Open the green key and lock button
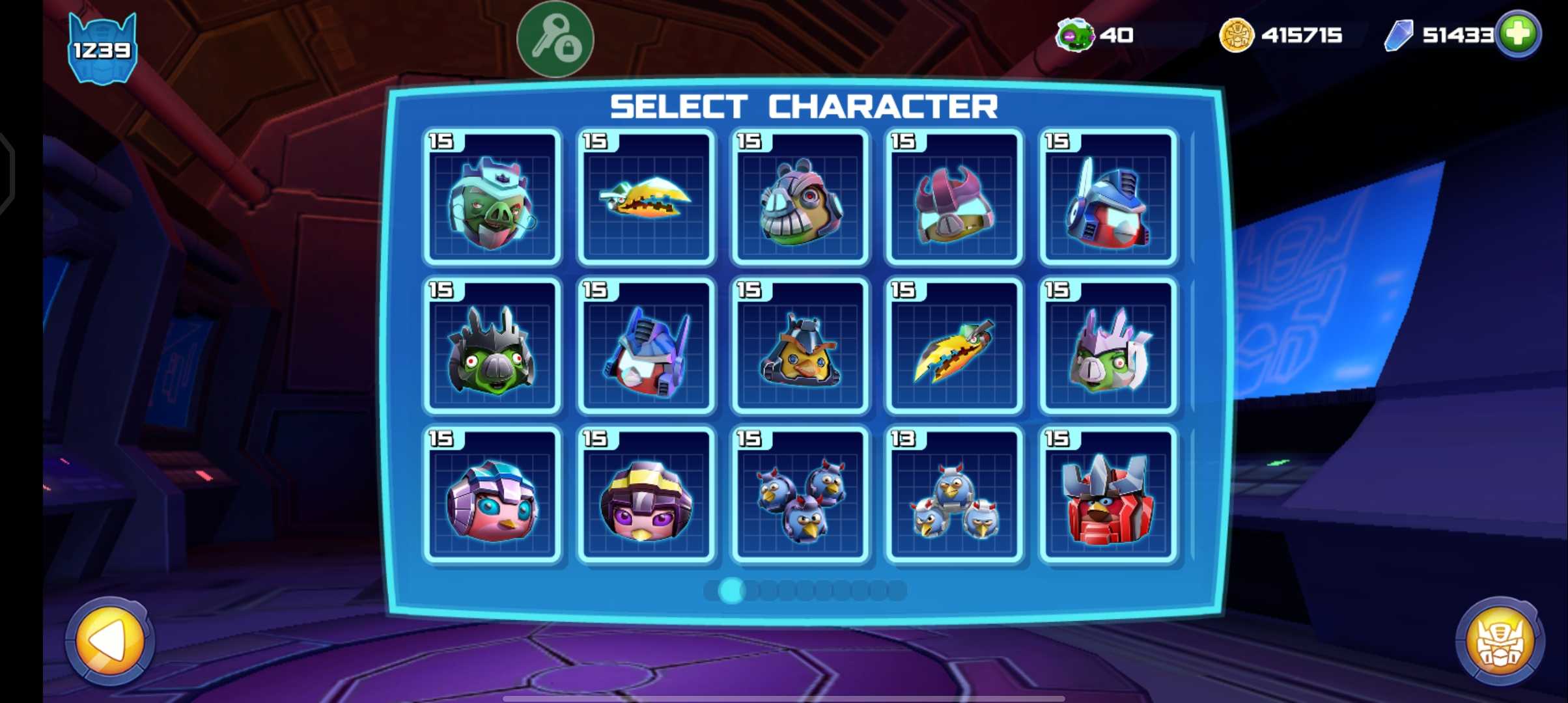Viewport: 1568px width, 703px height. (x=555, y=40)
